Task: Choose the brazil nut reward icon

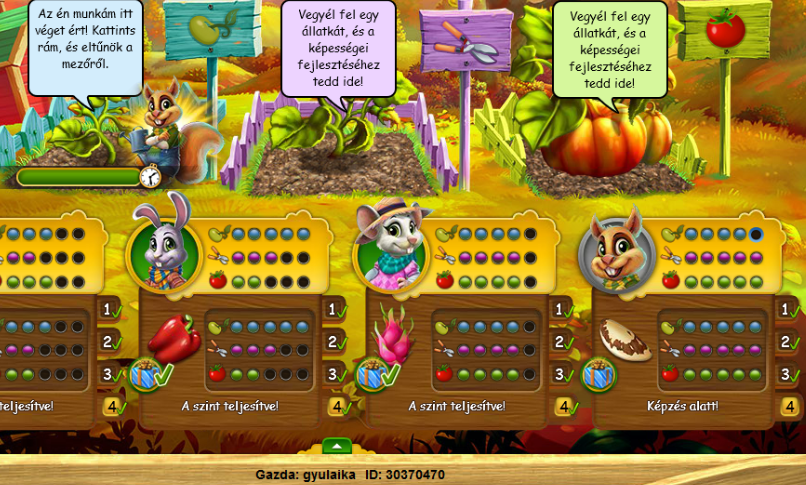Action: [x=624, y=340]
